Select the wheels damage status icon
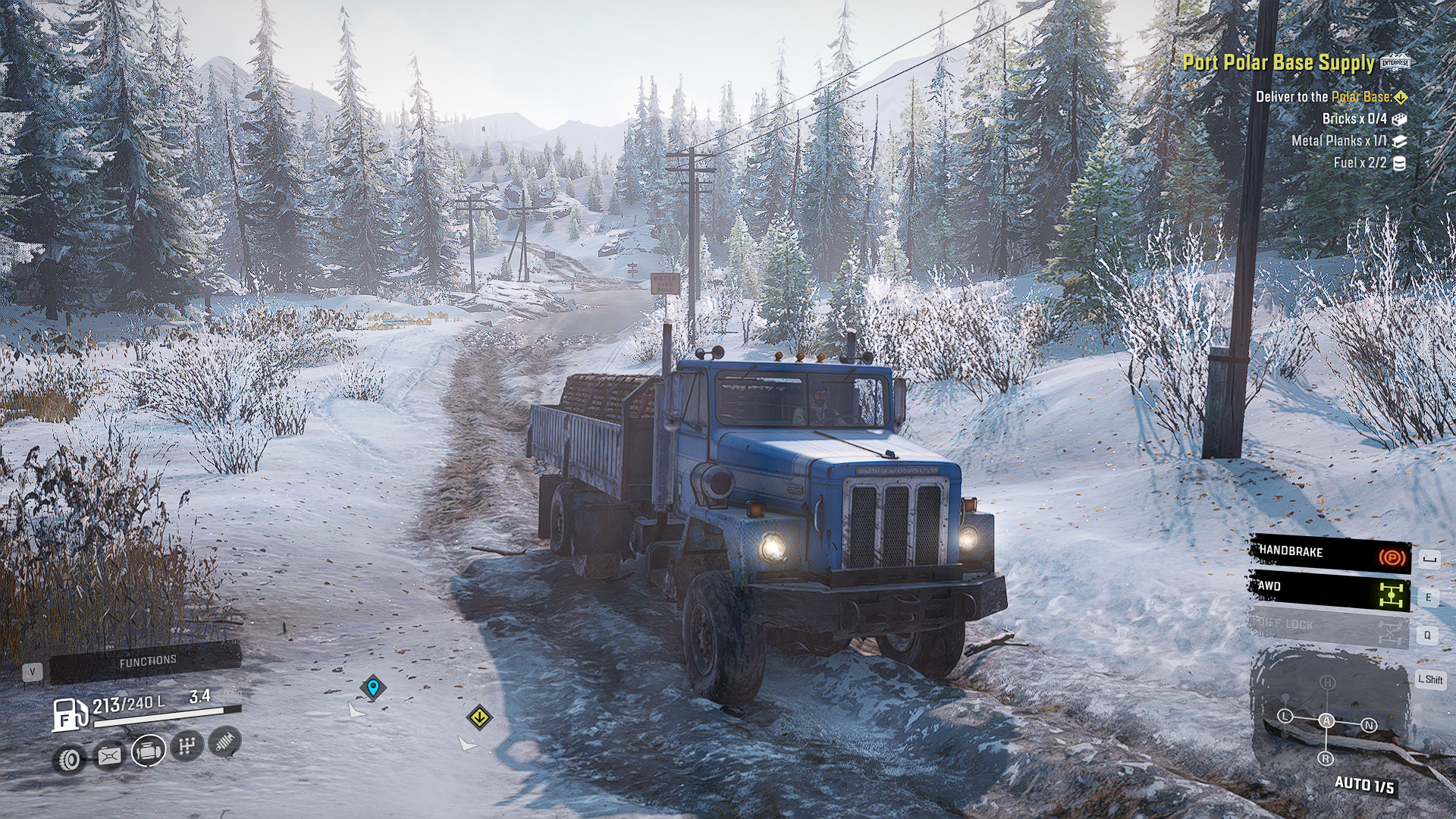 pos(70,758)
